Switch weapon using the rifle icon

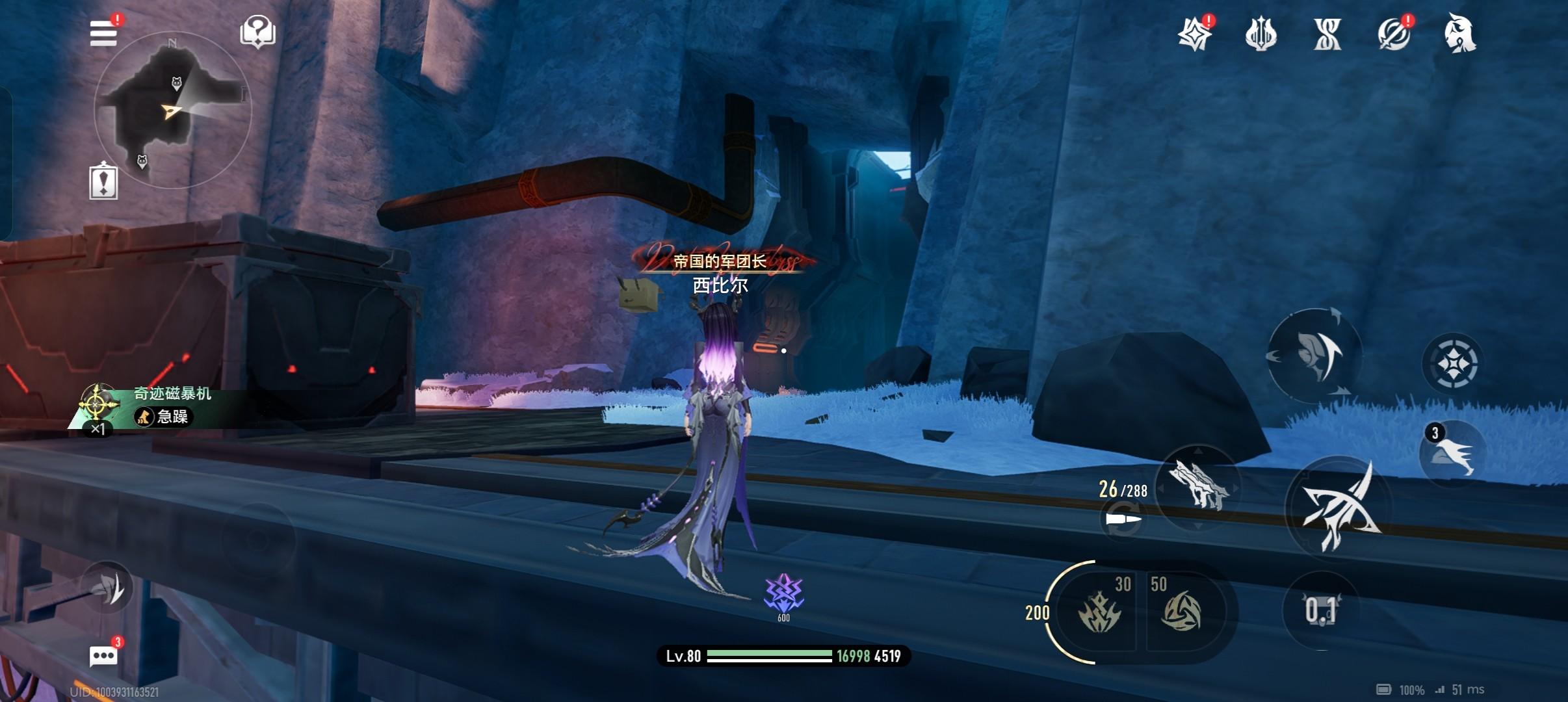coord(1199,486)
